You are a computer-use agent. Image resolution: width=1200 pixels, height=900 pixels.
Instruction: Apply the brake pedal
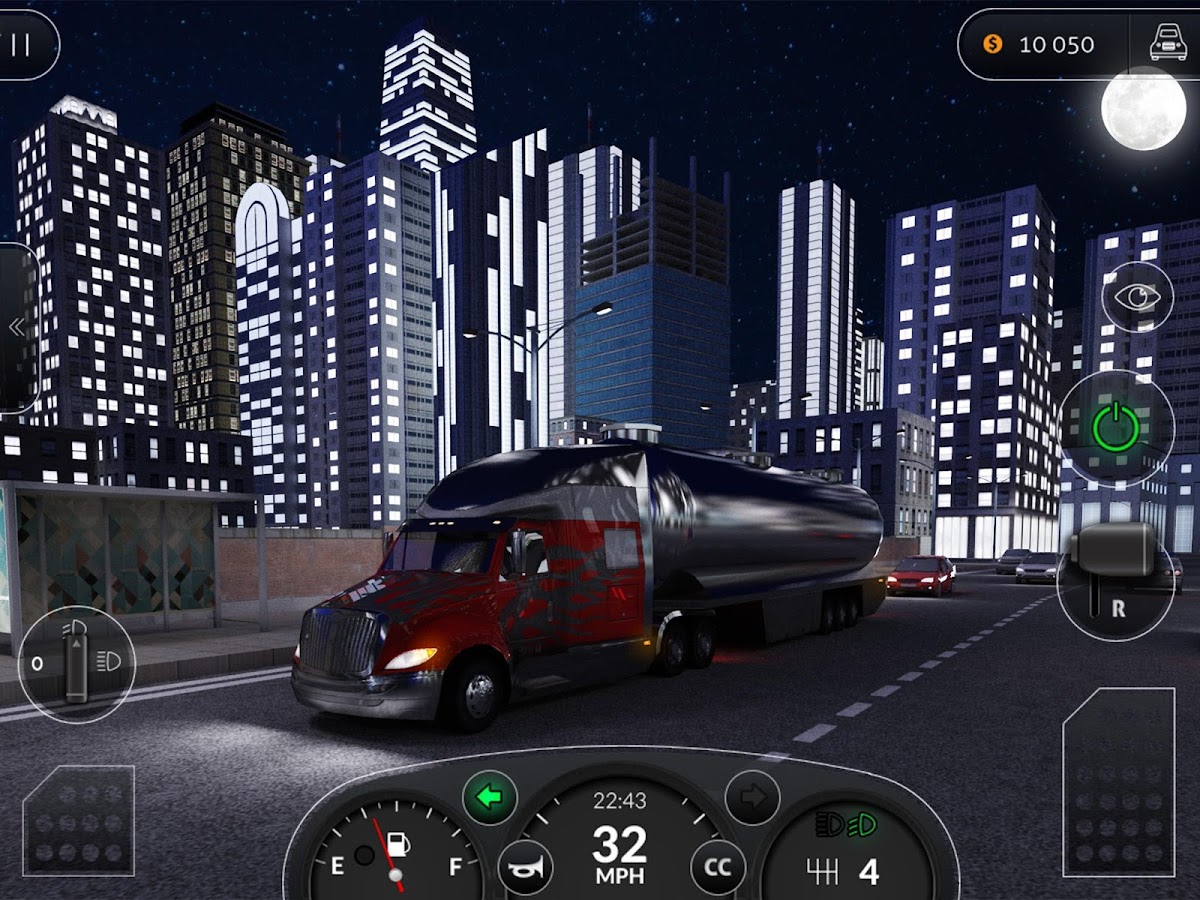pos(79,821)
